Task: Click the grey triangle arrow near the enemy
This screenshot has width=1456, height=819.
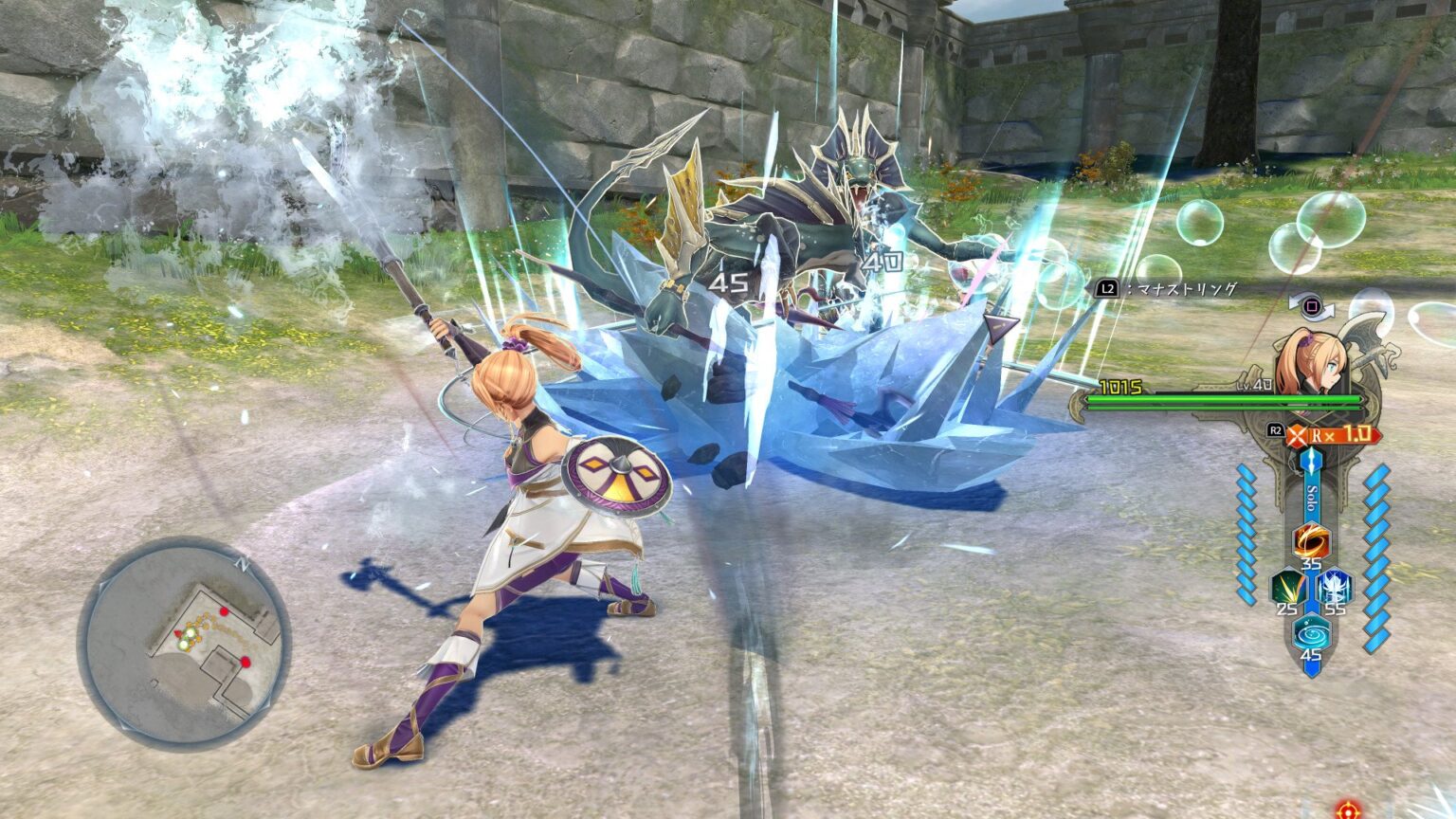Action: tap(1000, 327)
